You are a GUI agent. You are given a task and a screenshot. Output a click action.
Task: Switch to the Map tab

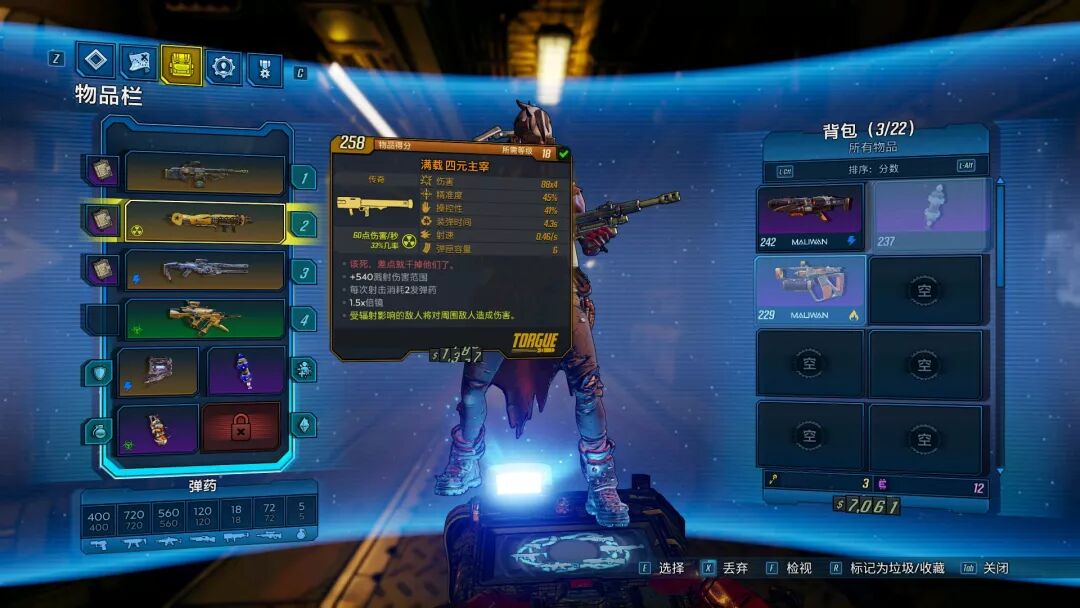point(138,62)
